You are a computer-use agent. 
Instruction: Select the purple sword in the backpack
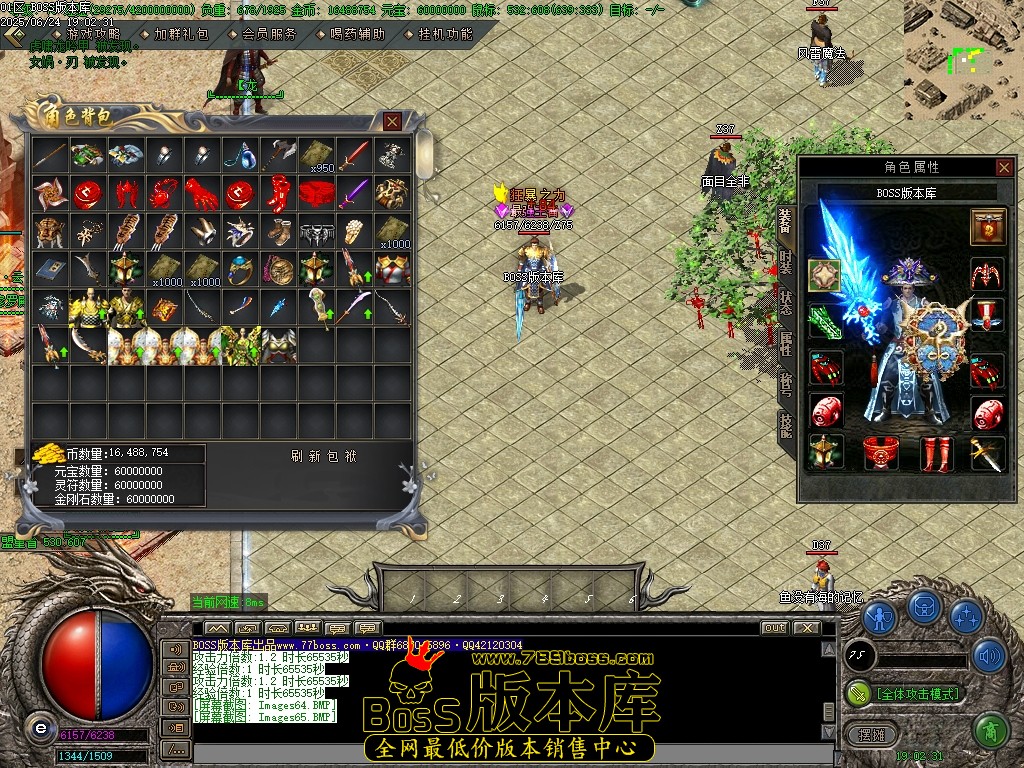point(354,192)
